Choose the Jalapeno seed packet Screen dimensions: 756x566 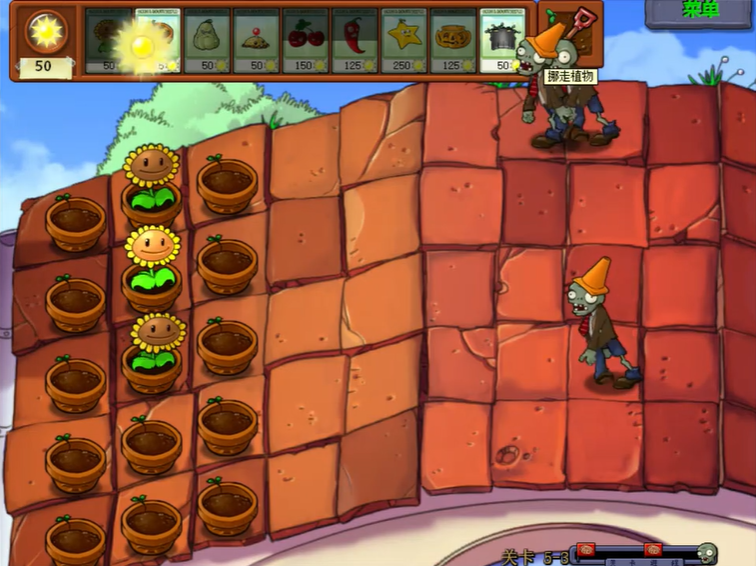[x=354, y=40]
